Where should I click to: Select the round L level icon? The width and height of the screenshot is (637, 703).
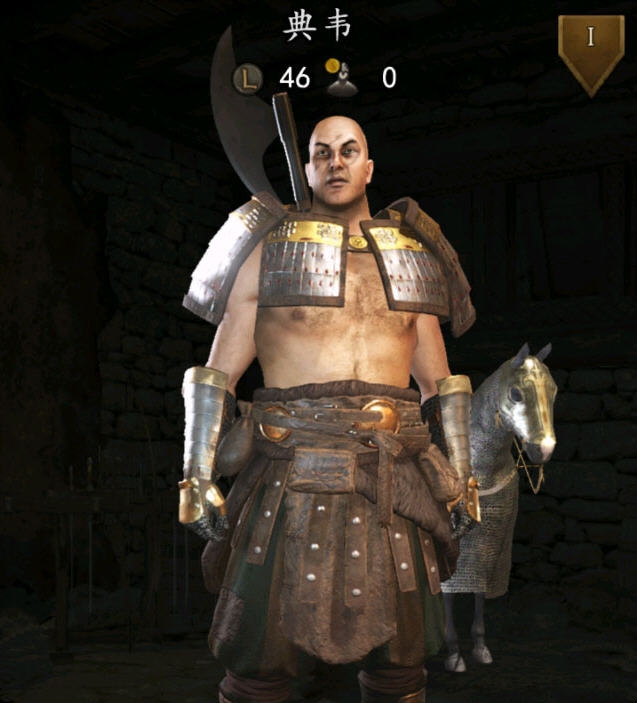(x=247, y=77)
